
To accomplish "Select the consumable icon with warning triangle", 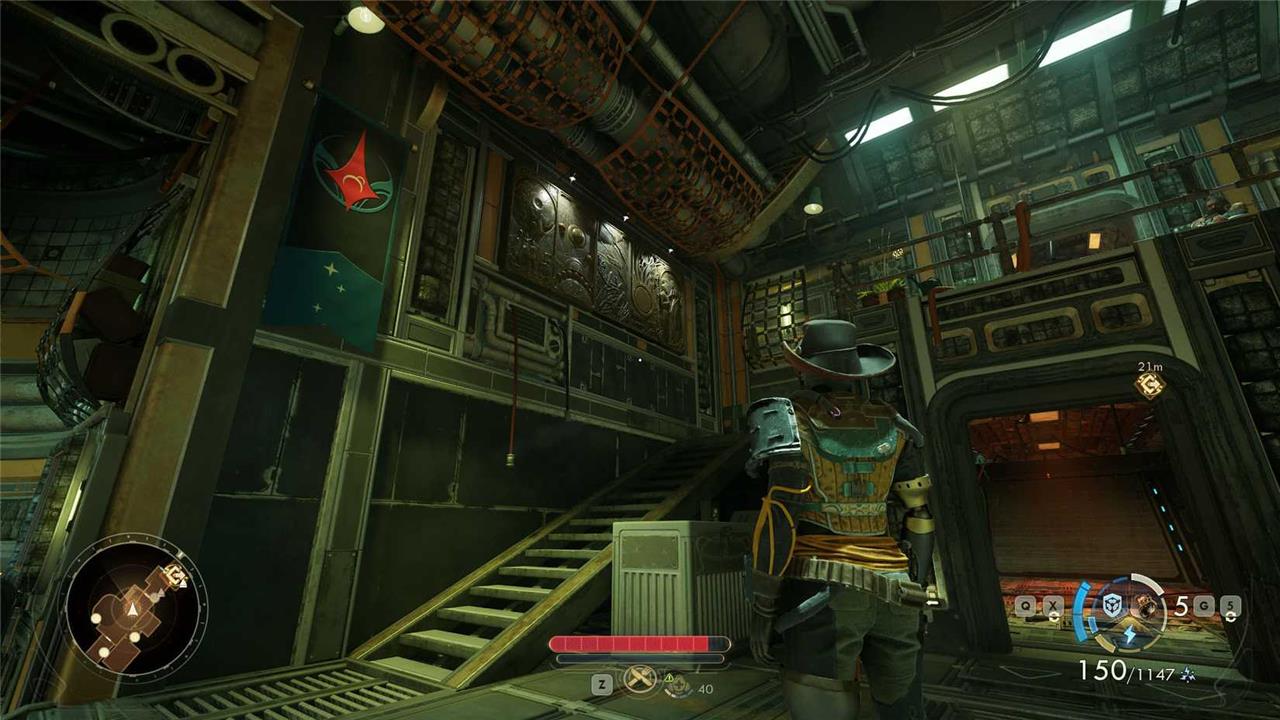I will tap(677, 686).
